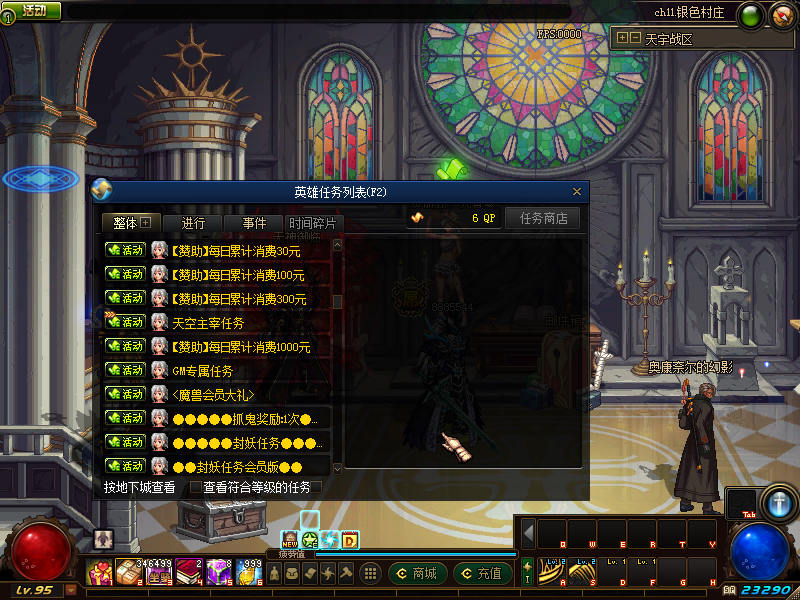Click the 充值 recharge button
Screen dimensions: 800x600
(482, 573)
